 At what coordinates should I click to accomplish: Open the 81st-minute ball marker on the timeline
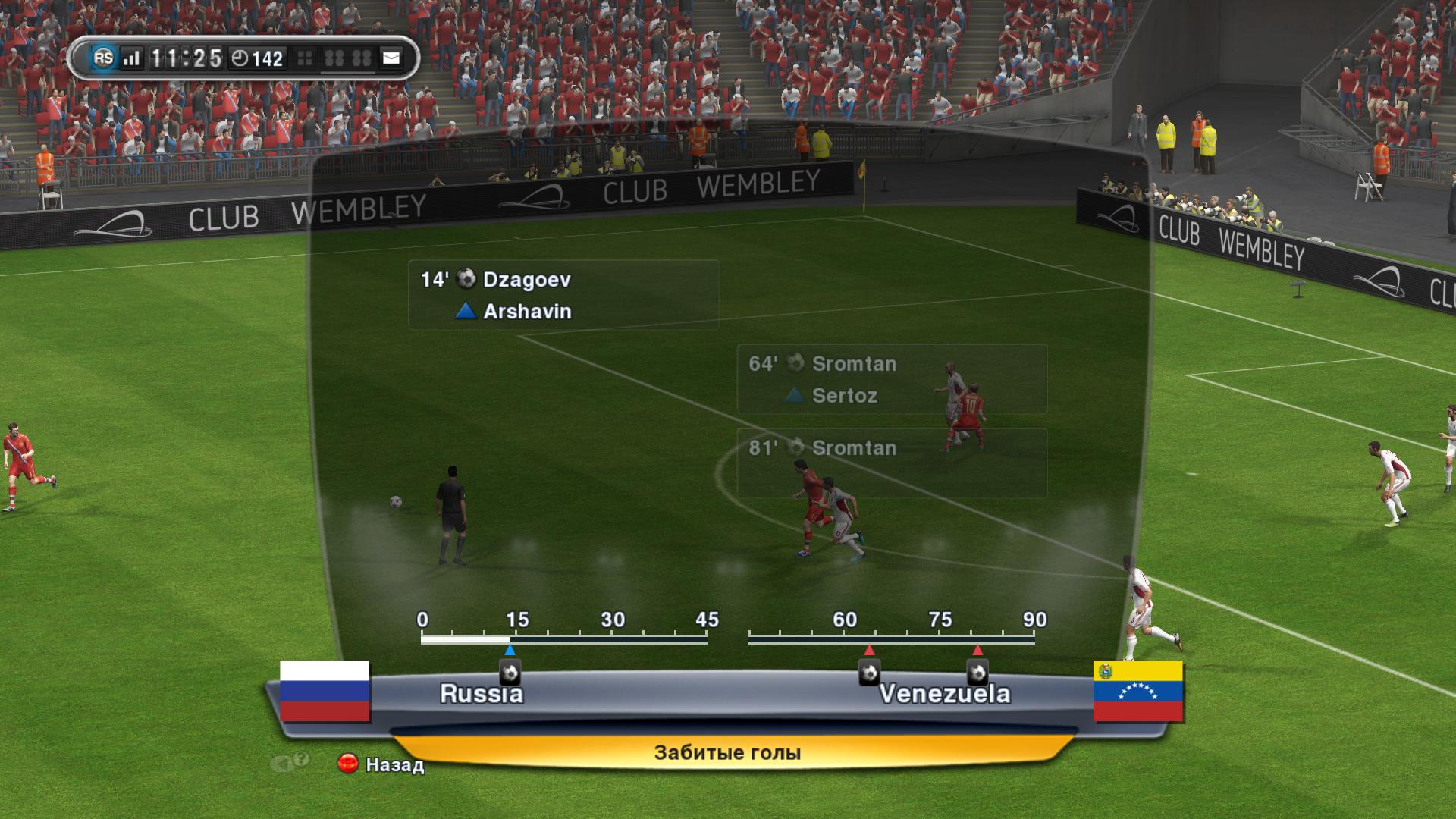click(977, 672)
